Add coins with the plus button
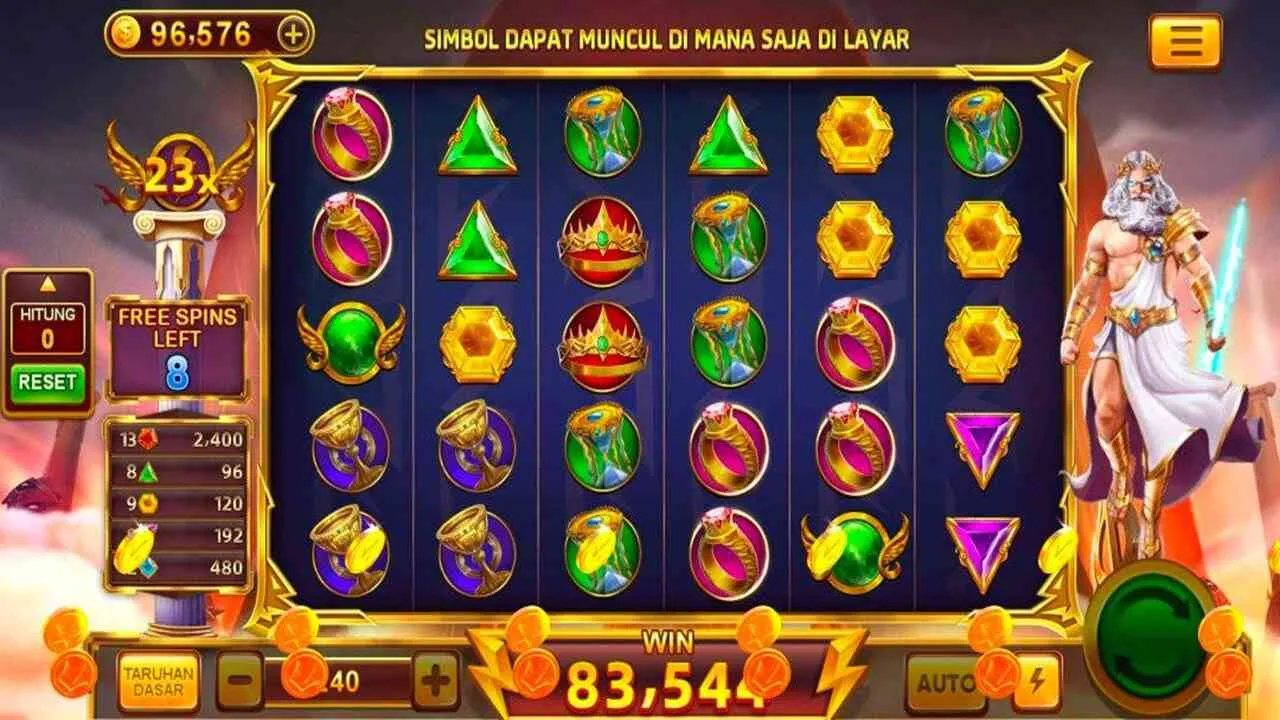Screen dimensions: 1280x720 (293, 34)
